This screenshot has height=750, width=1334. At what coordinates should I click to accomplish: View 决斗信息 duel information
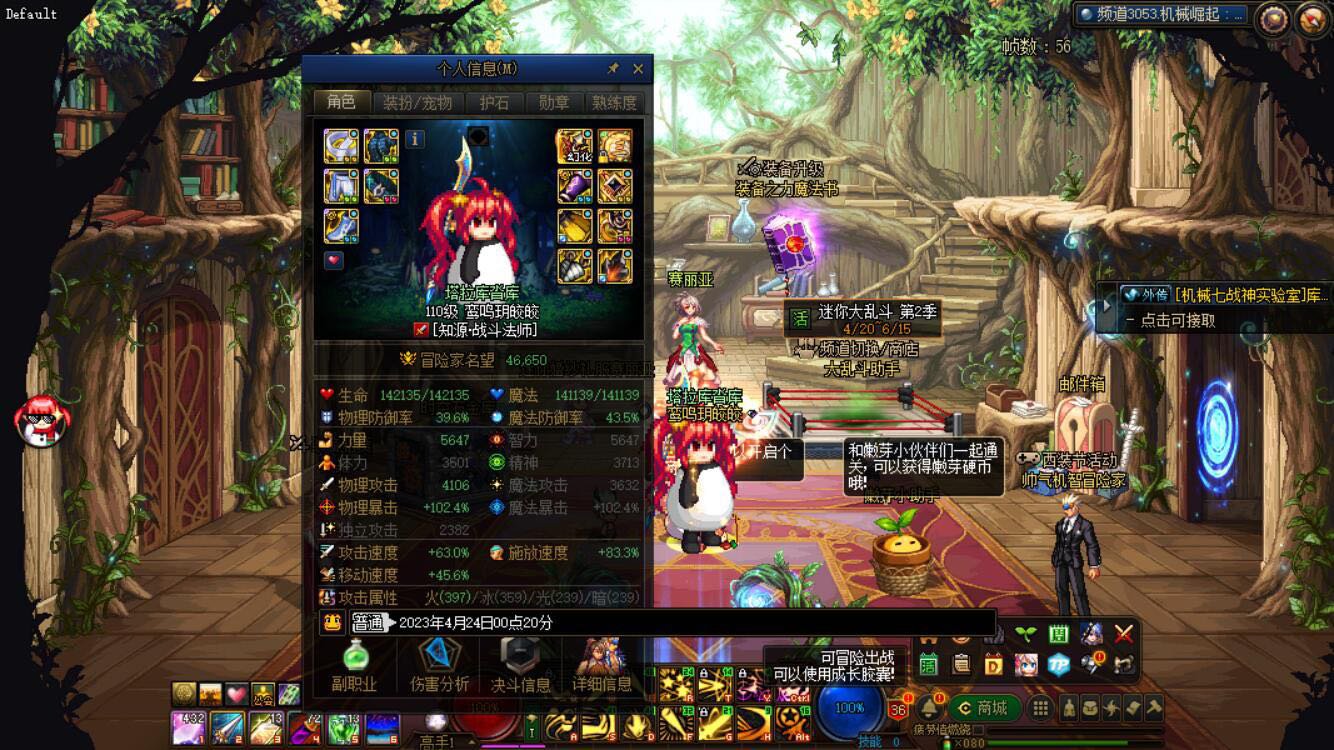coord(520,664)
